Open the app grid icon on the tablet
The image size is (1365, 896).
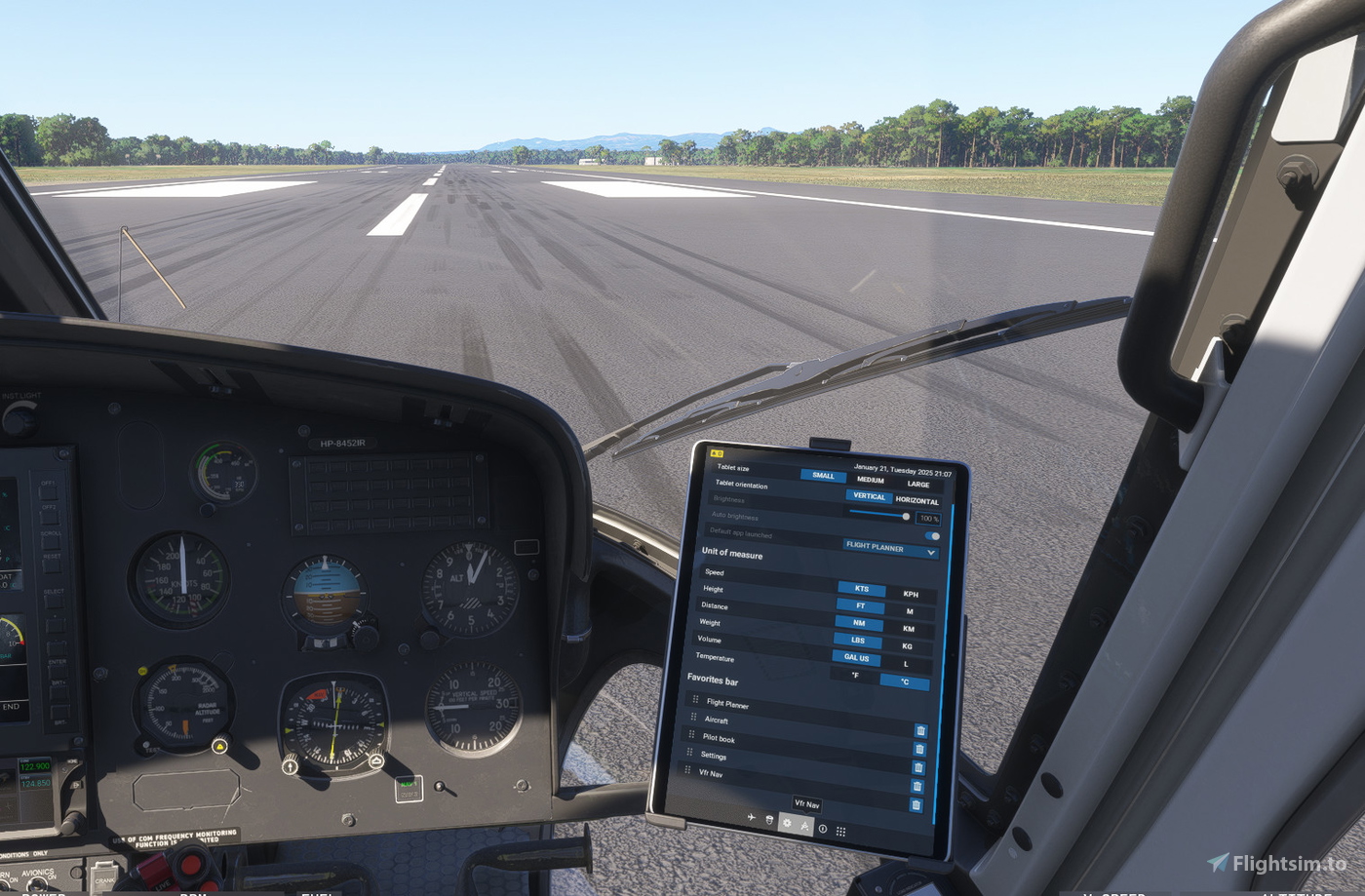[840, 832]
